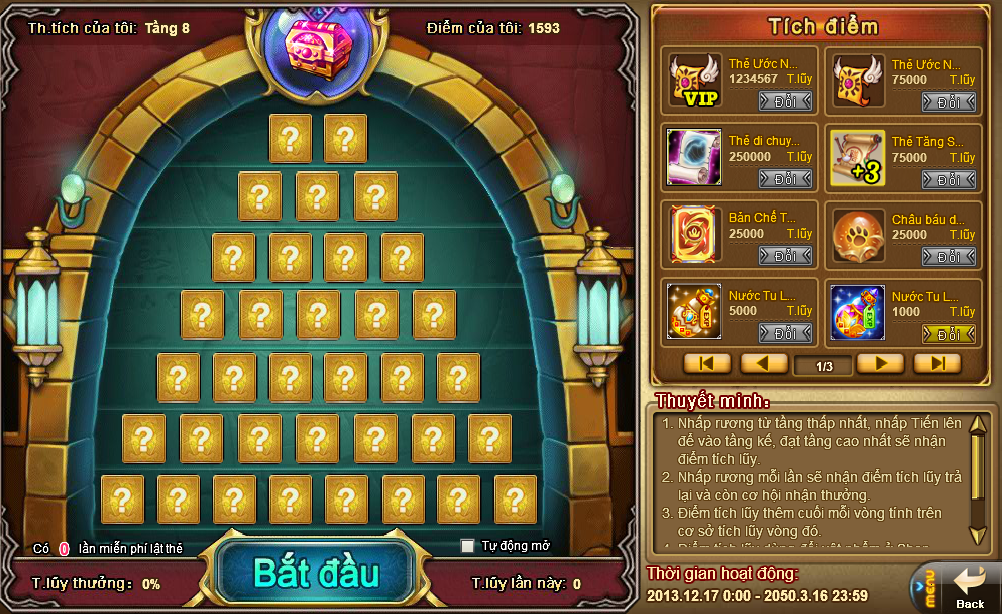
Task: Click Đổi for the 5000-point Nước Tu L... potion
Action: point(785,333)
